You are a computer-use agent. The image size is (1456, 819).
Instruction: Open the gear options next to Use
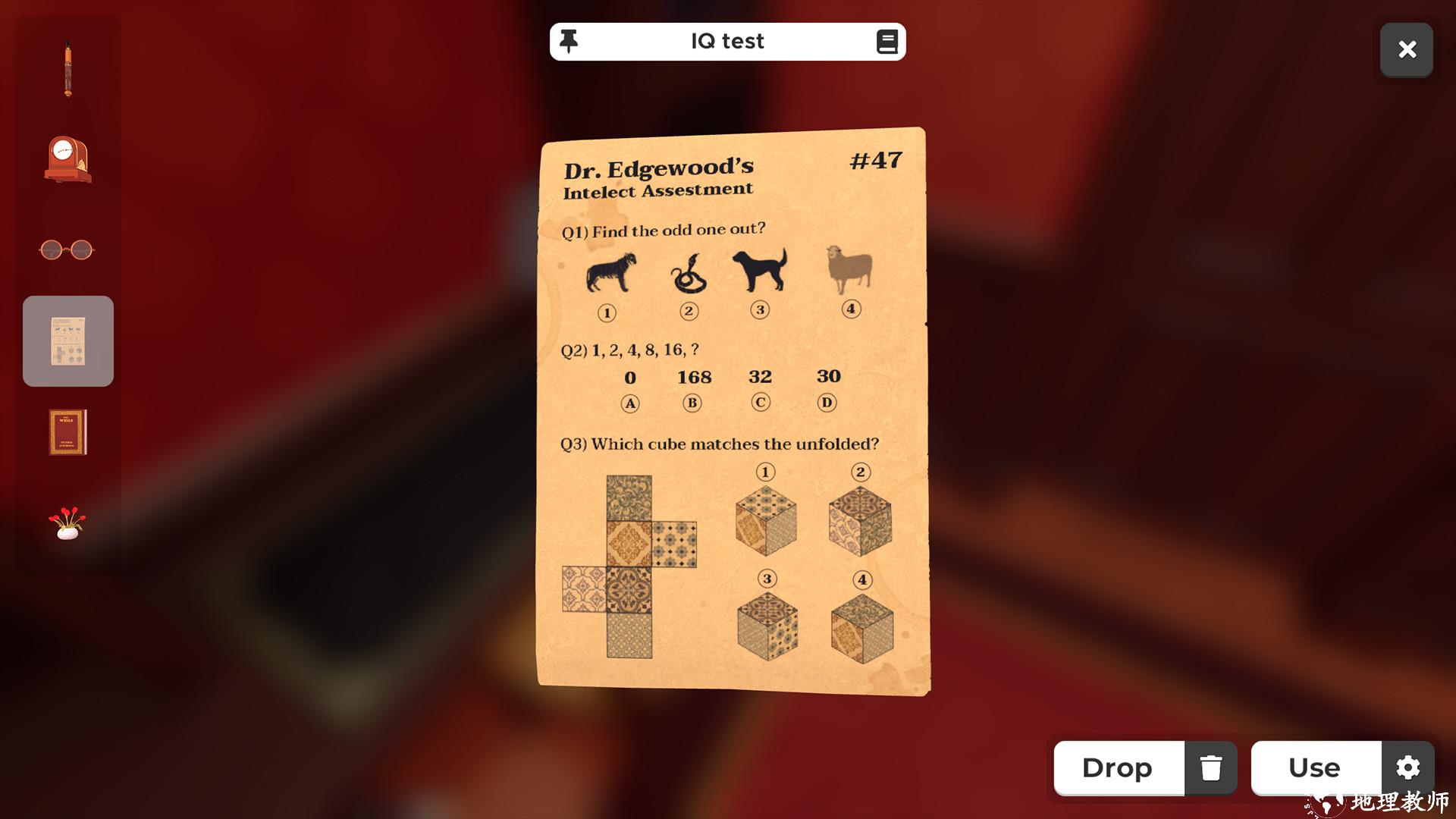point(1407,768)
